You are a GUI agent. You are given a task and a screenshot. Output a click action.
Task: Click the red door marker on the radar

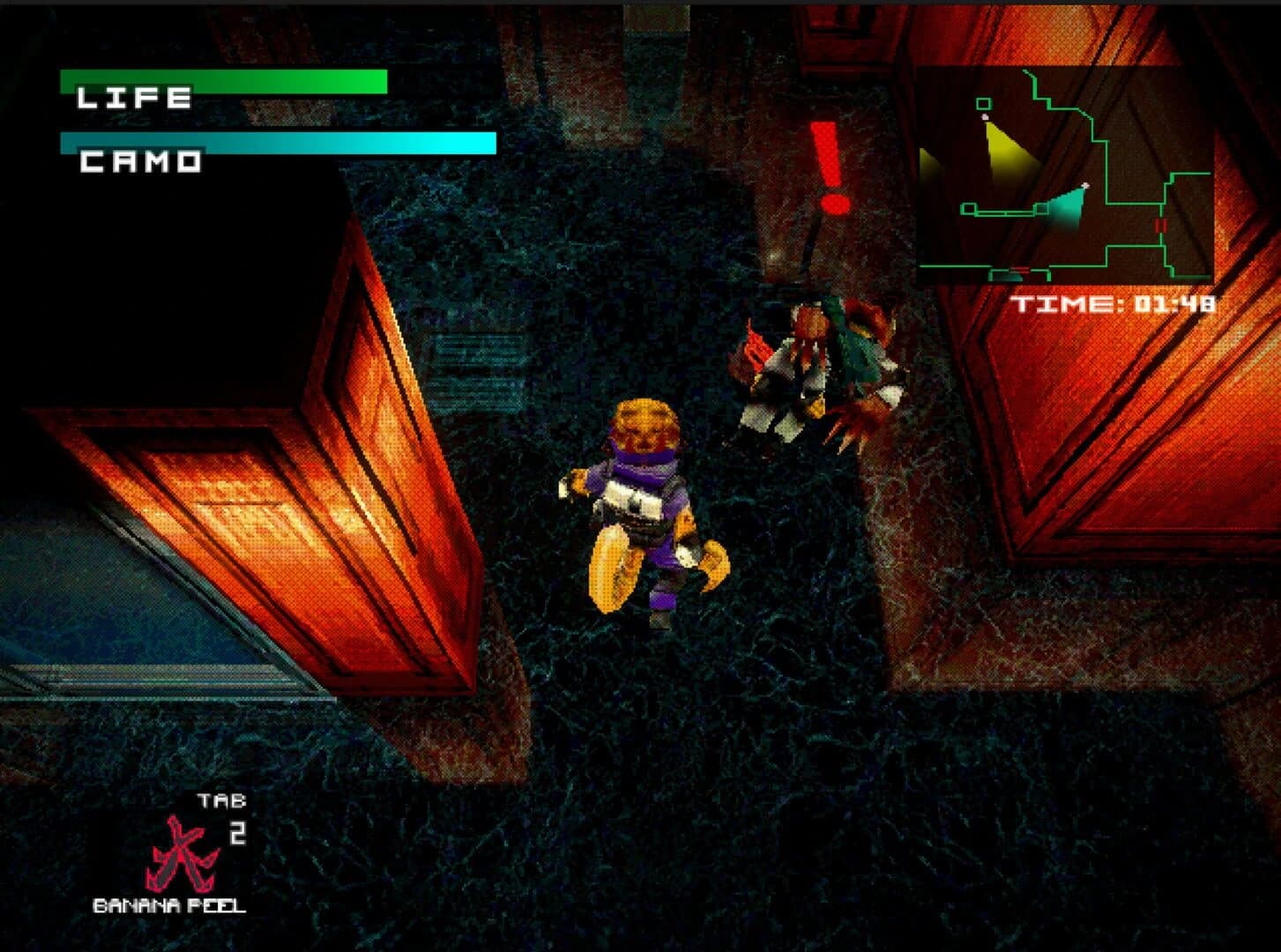click(1159, 225)
